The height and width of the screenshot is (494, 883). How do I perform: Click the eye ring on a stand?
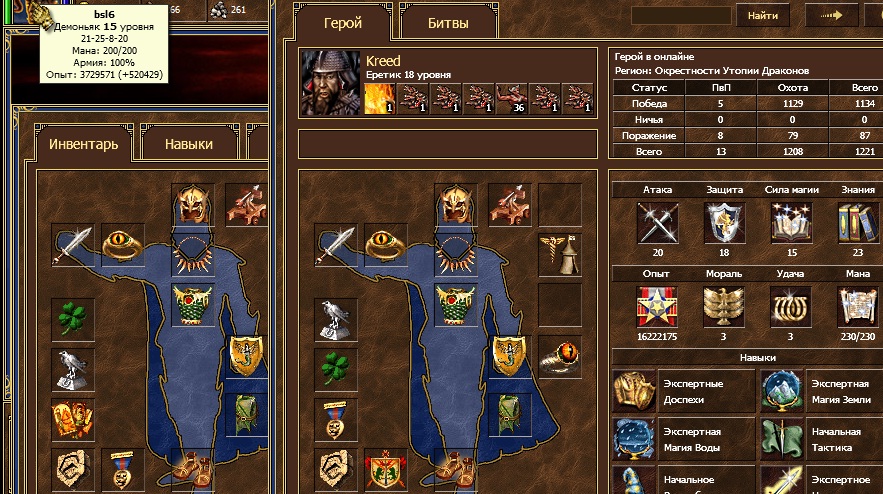(559, 354)
